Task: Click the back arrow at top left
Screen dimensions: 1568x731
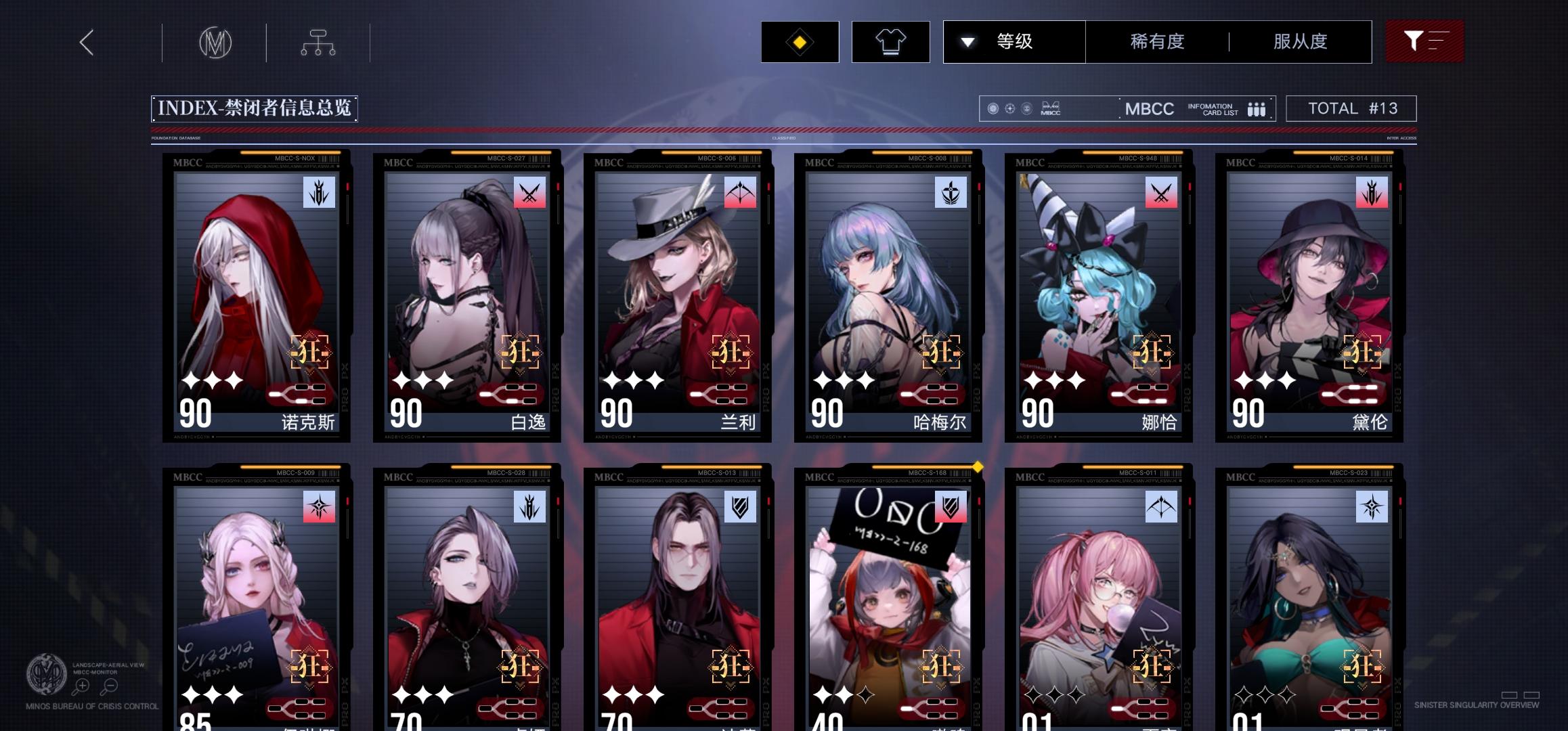Action: tap(84, 41)
